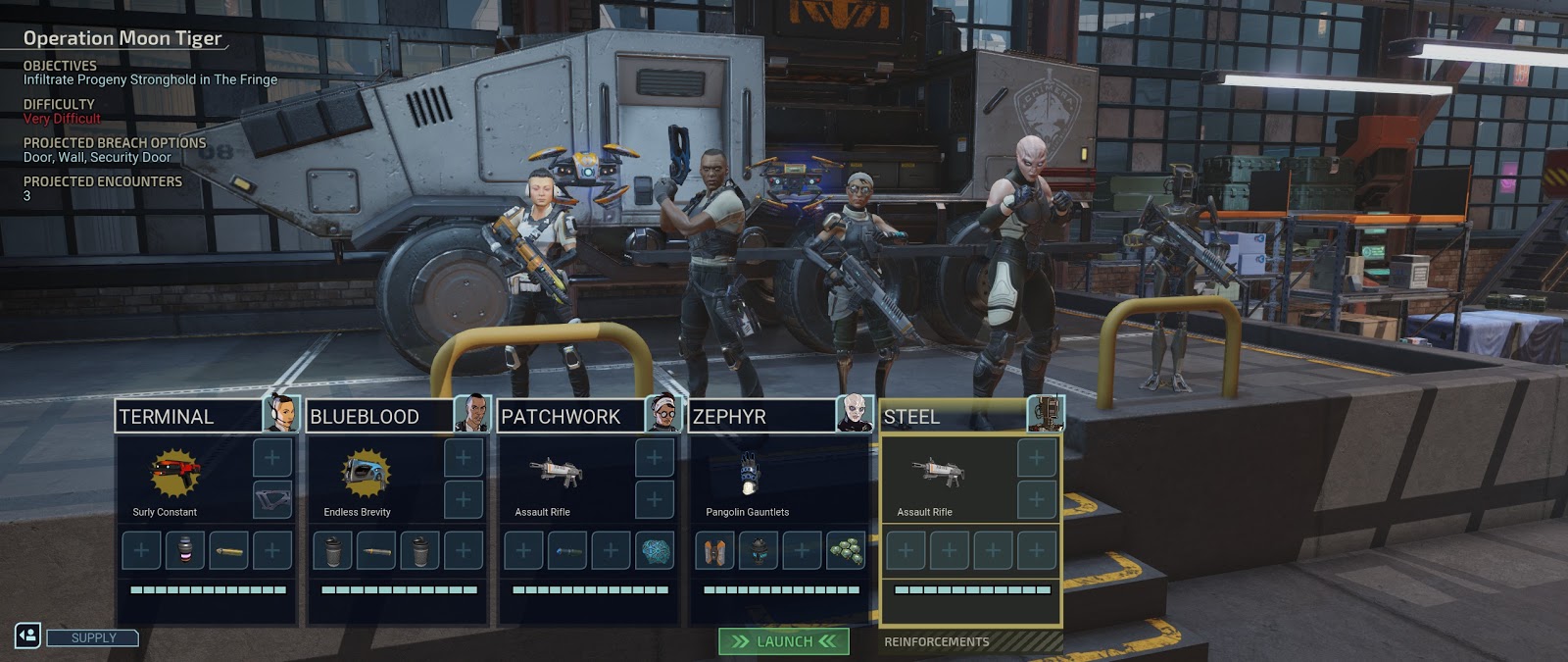This screenshot has width=1568, height=662.
Task: Click Blueblood's portrait thumbnail
Action: [472, 414]
